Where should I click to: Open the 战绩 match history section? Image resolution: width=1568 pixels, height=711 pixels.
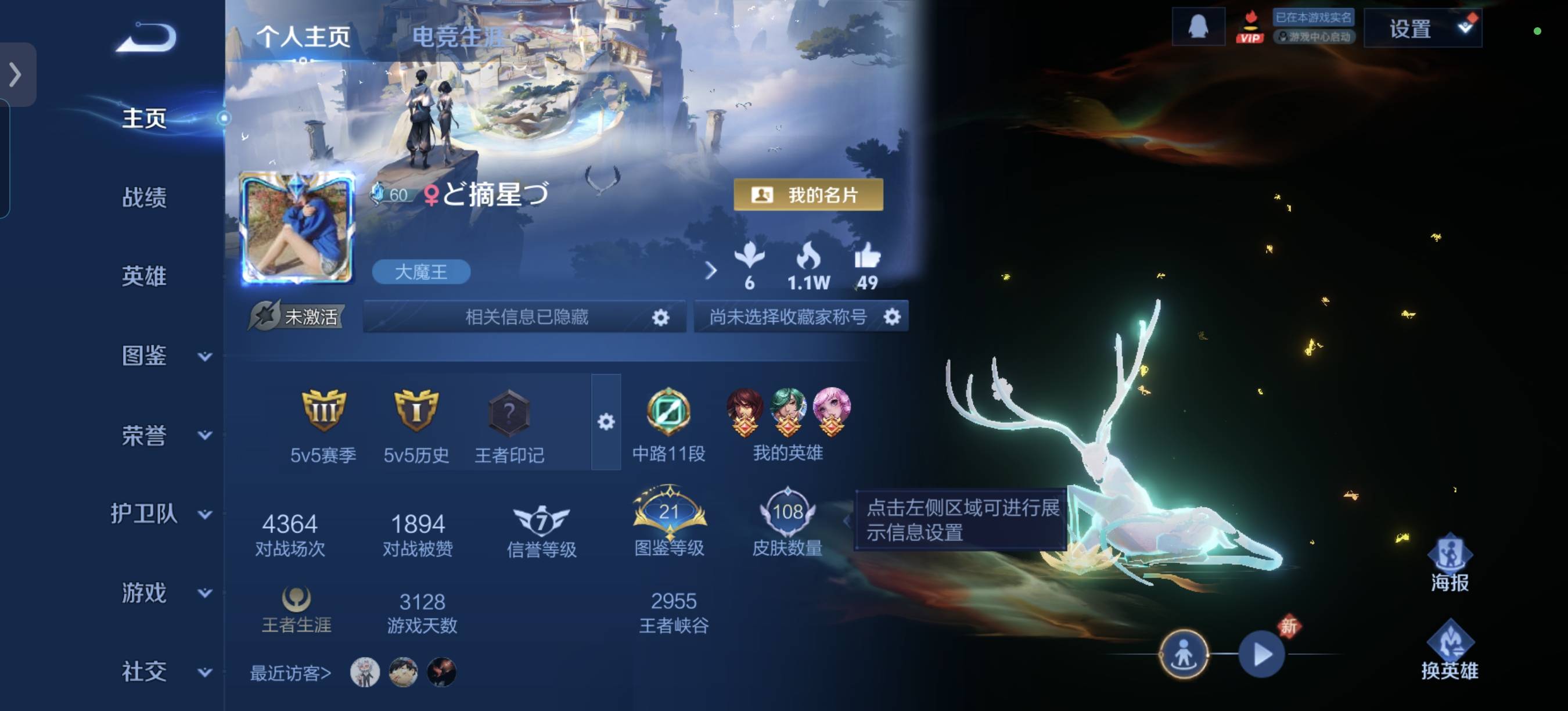click(x=144, y=198)
